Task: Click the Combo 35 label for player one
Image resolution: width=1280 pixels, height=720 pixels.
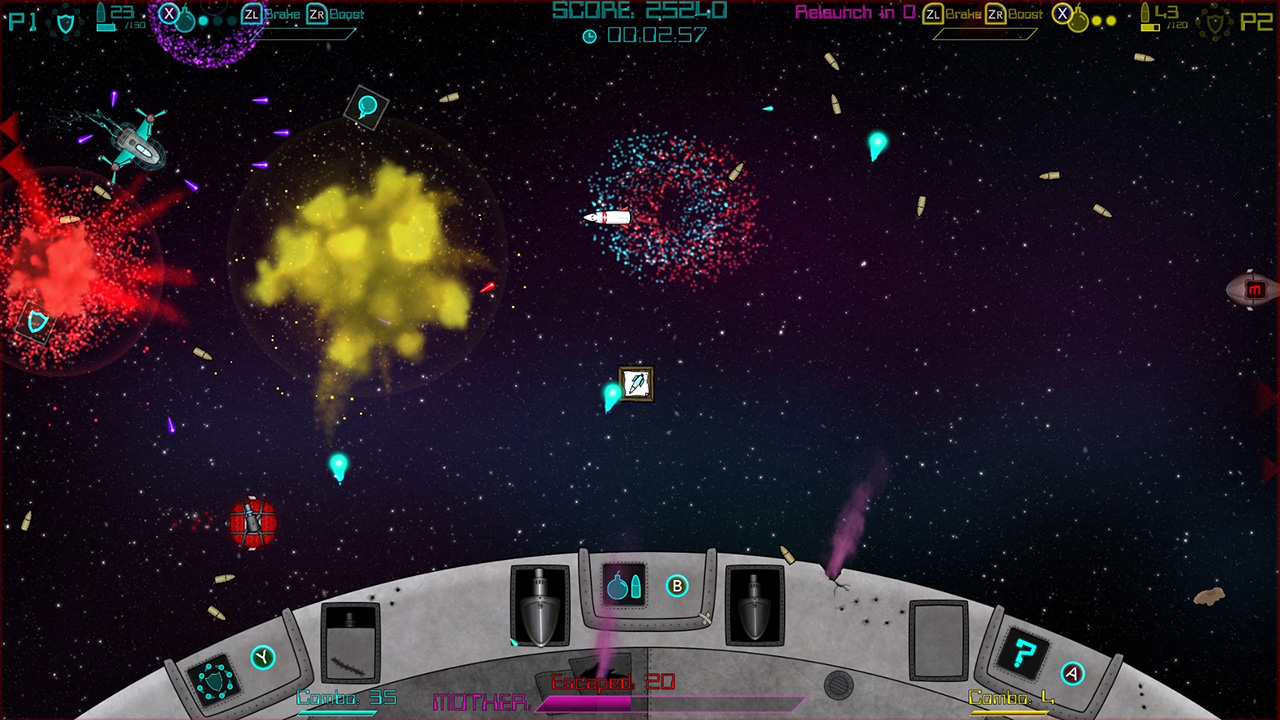Action: tap(348, 697)
